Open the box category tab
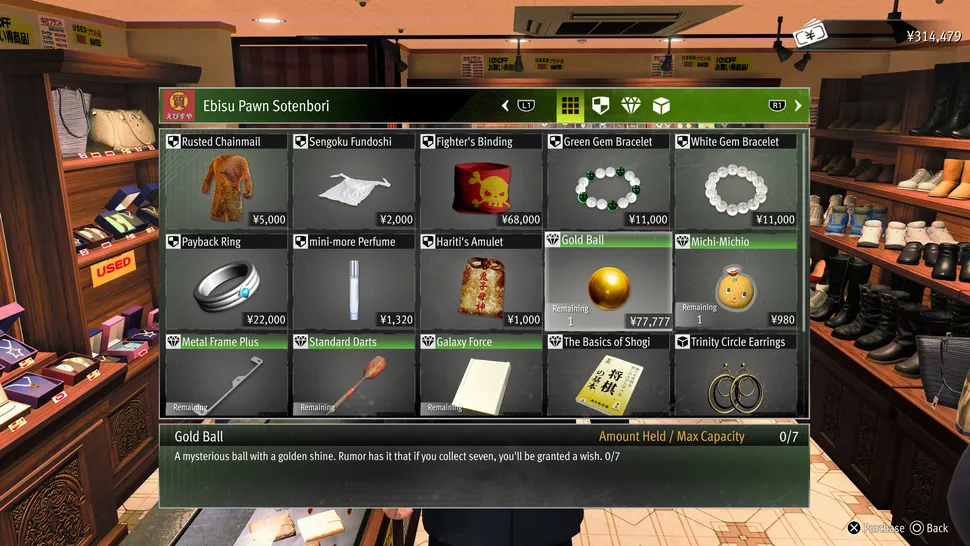This screenshot has height=546, width=970. click(660, 105)
